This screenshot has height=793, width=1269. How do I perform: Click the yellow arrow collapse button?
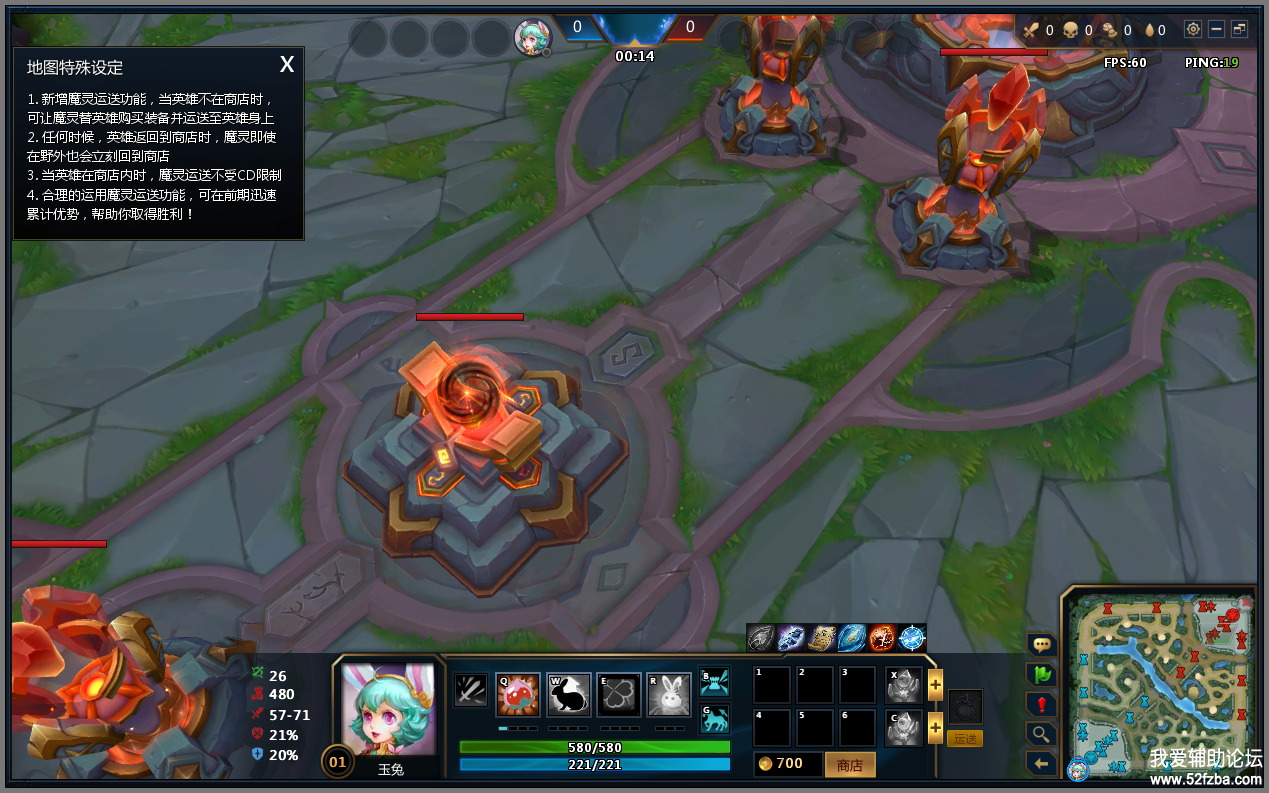click(x=1041, y=764)
